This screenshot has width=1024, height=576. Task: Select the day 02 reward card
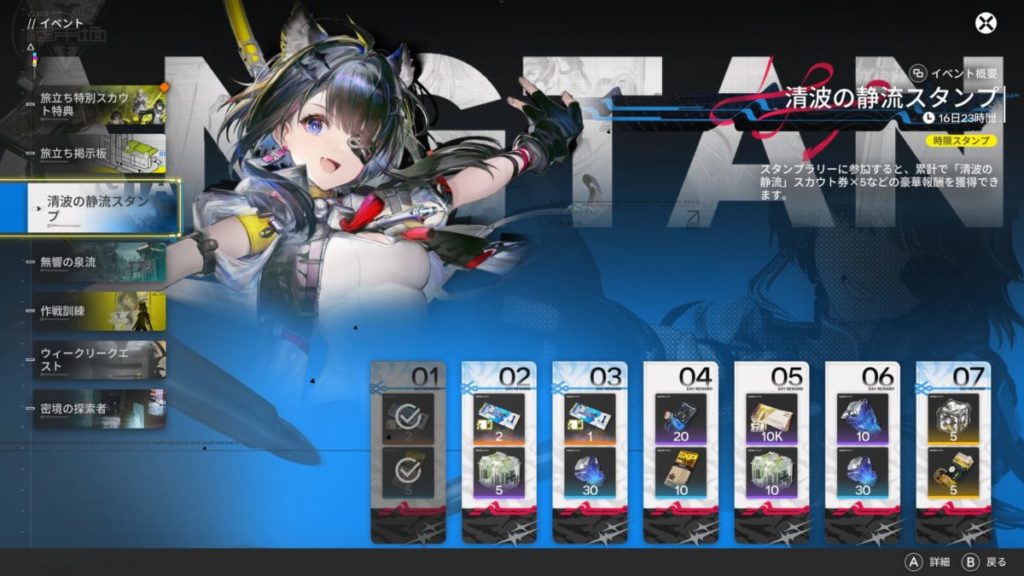tap(498, 452)
